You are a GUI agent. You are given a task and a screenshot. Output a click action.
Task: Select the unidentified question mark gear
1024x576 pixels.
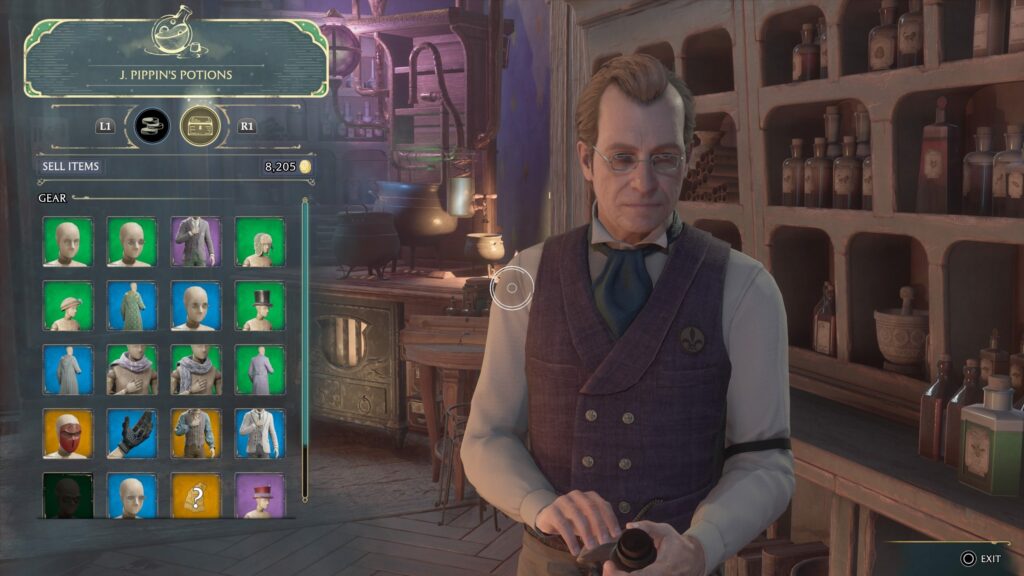[196, 496]
